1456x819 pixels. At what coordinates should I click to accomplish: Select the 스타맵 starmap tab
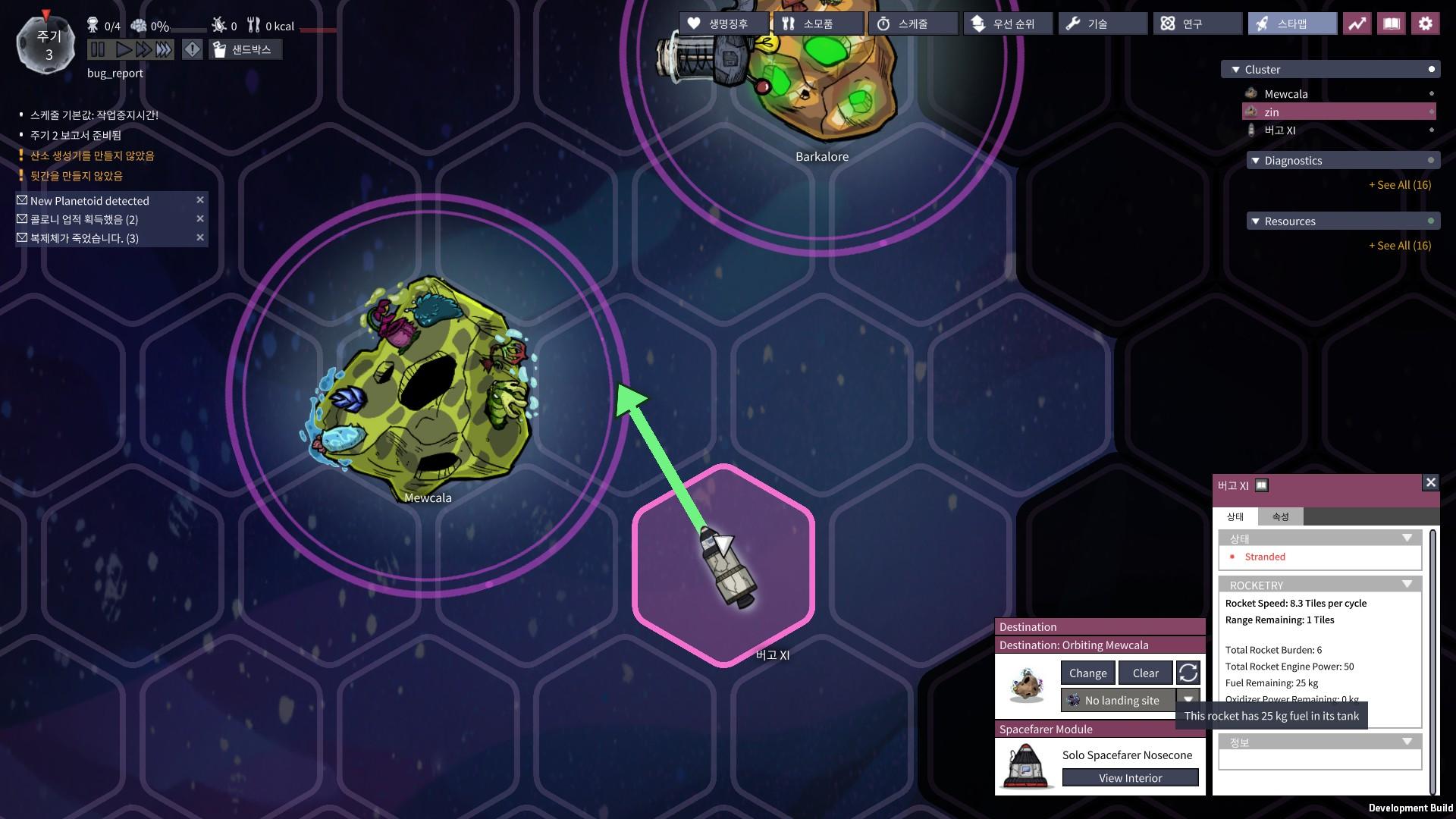point(1291,23)
